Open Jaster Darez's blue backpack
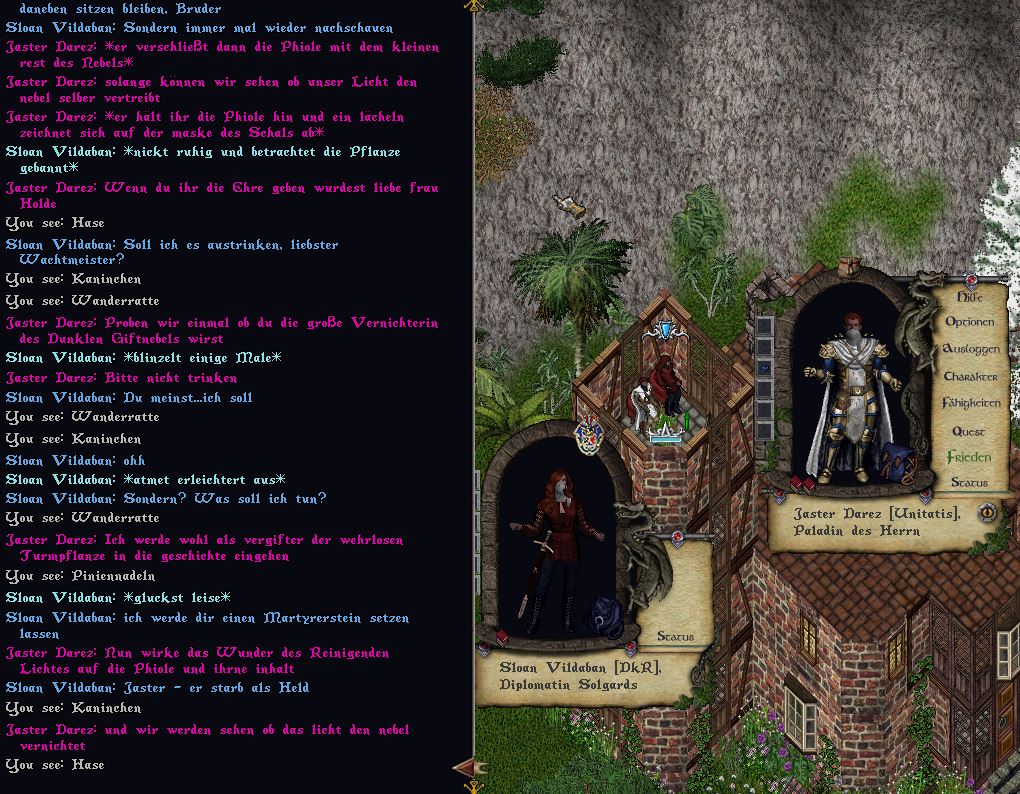The image size is (1020, 794). pyautogui.click(x=905, y=462)
